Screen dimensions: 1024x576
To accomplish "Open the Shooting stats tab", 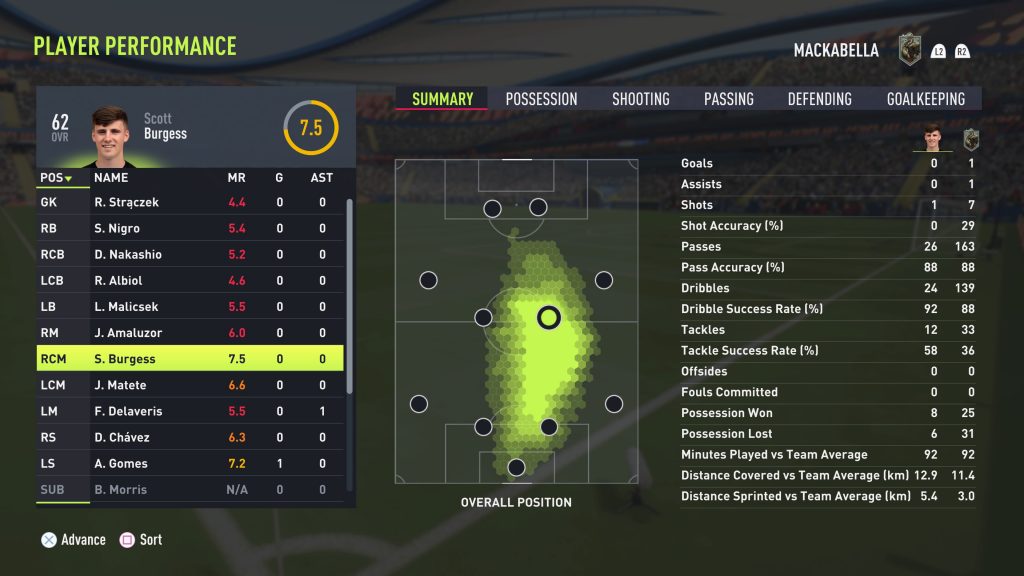I will 640,99.
